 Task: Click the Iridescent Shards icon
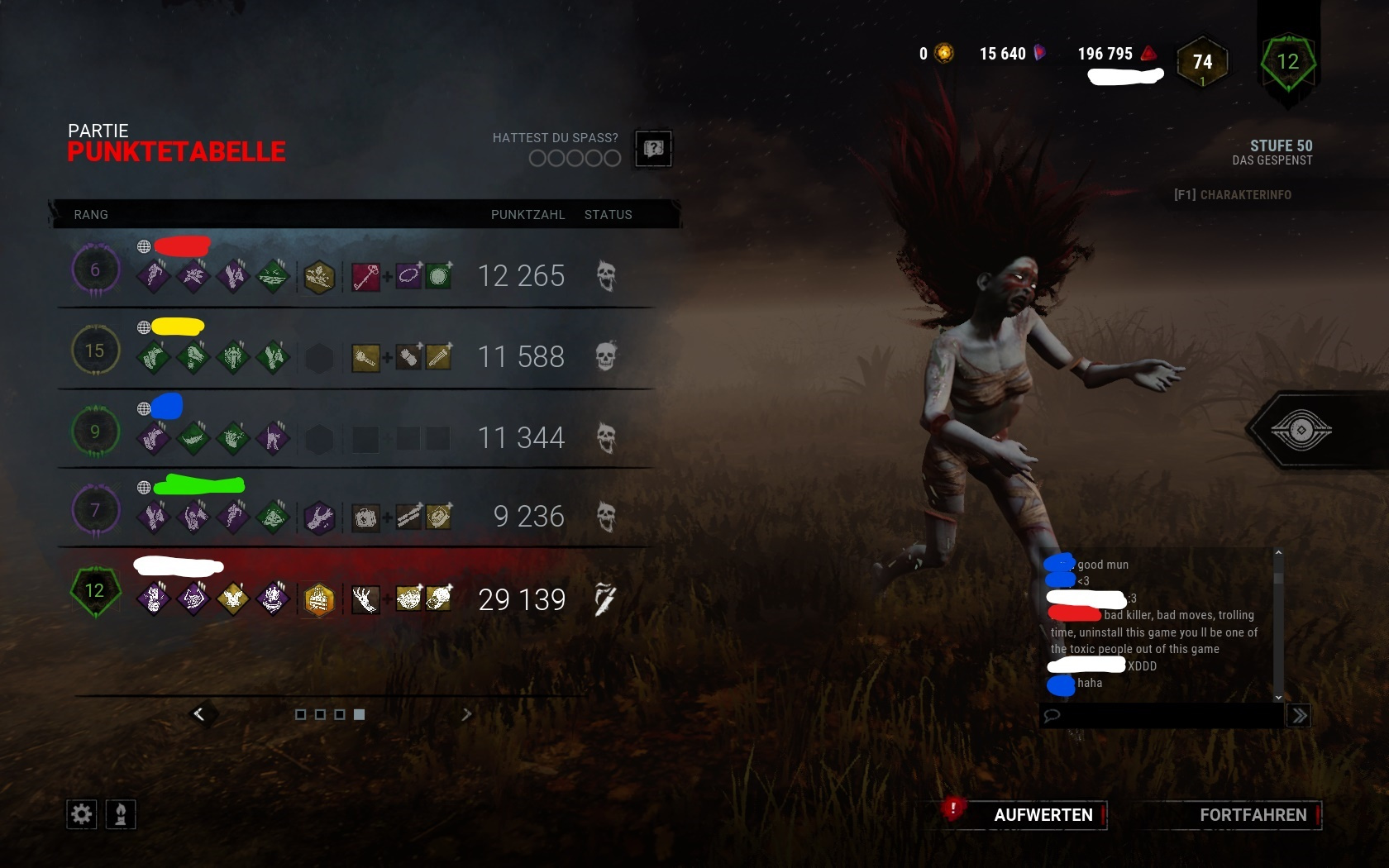[x=1040, y=53]
